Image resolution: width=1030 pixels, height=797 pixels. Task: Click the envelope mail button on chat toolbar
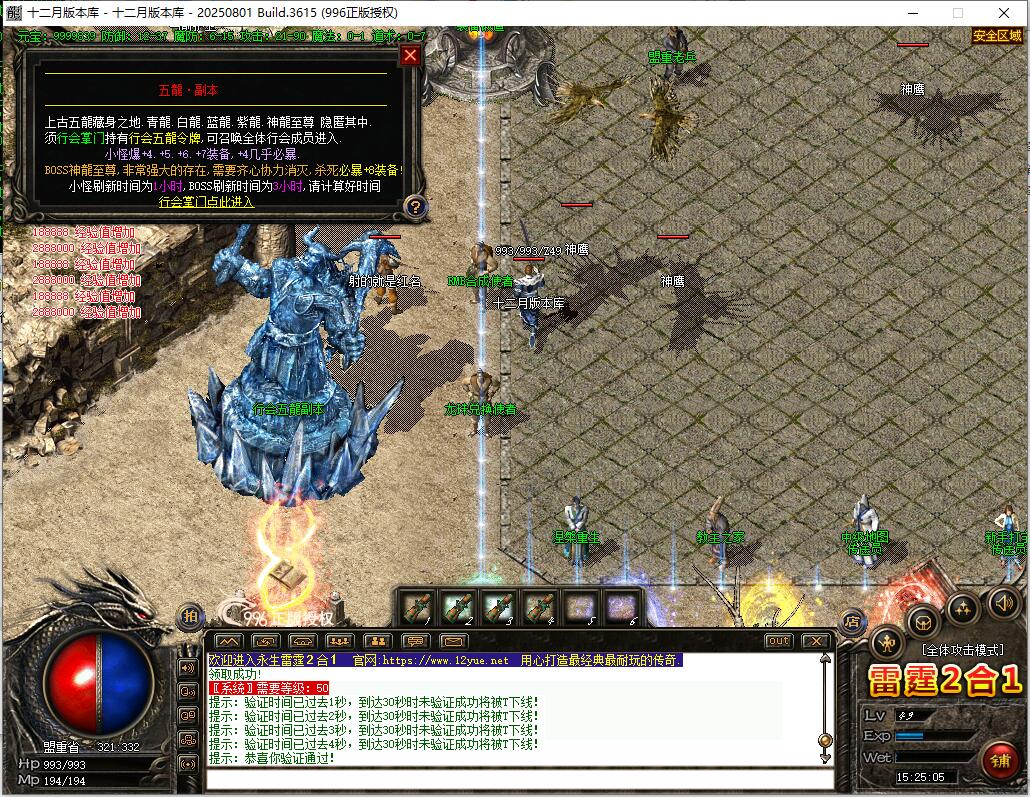tap(453, 641)
